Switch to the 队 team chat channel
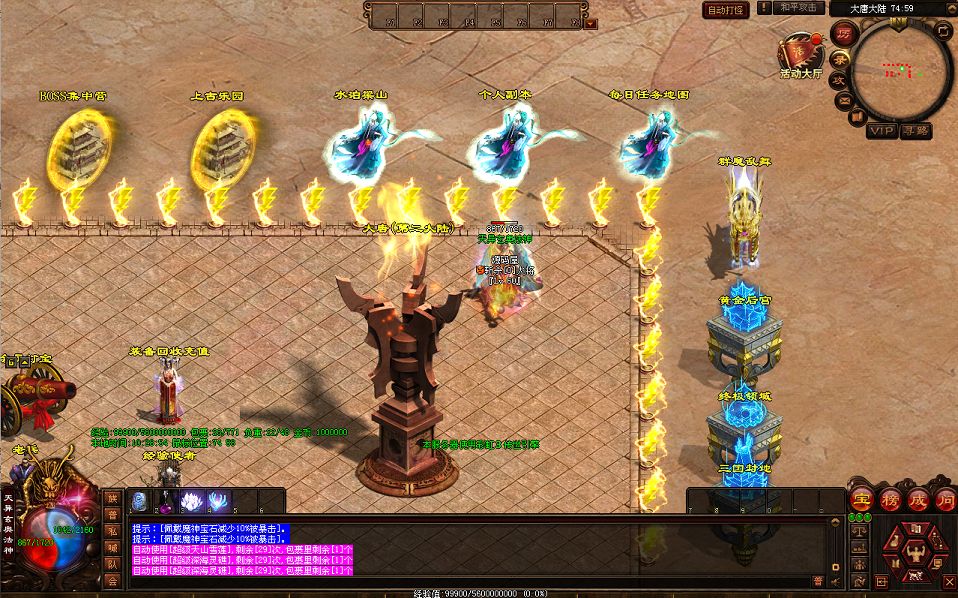This screenshot has width=958, height=598. click(x=113, y=563)
